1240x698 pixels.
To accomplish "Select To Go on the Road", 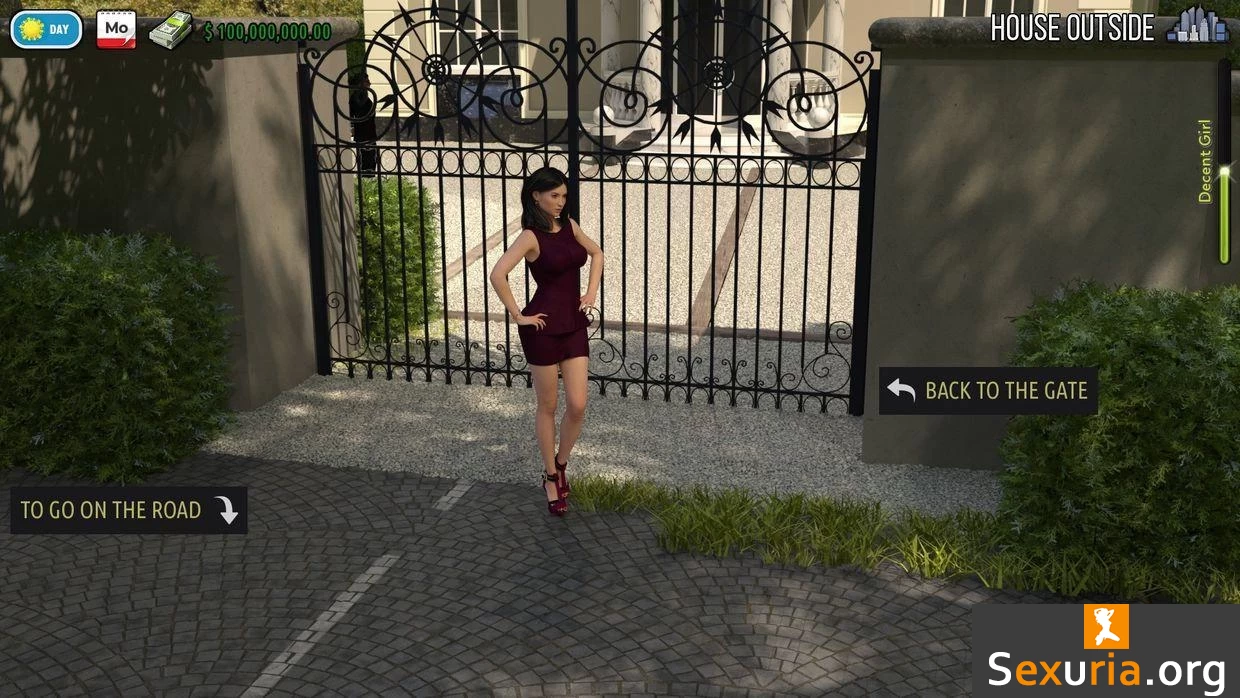I will 129,510.
